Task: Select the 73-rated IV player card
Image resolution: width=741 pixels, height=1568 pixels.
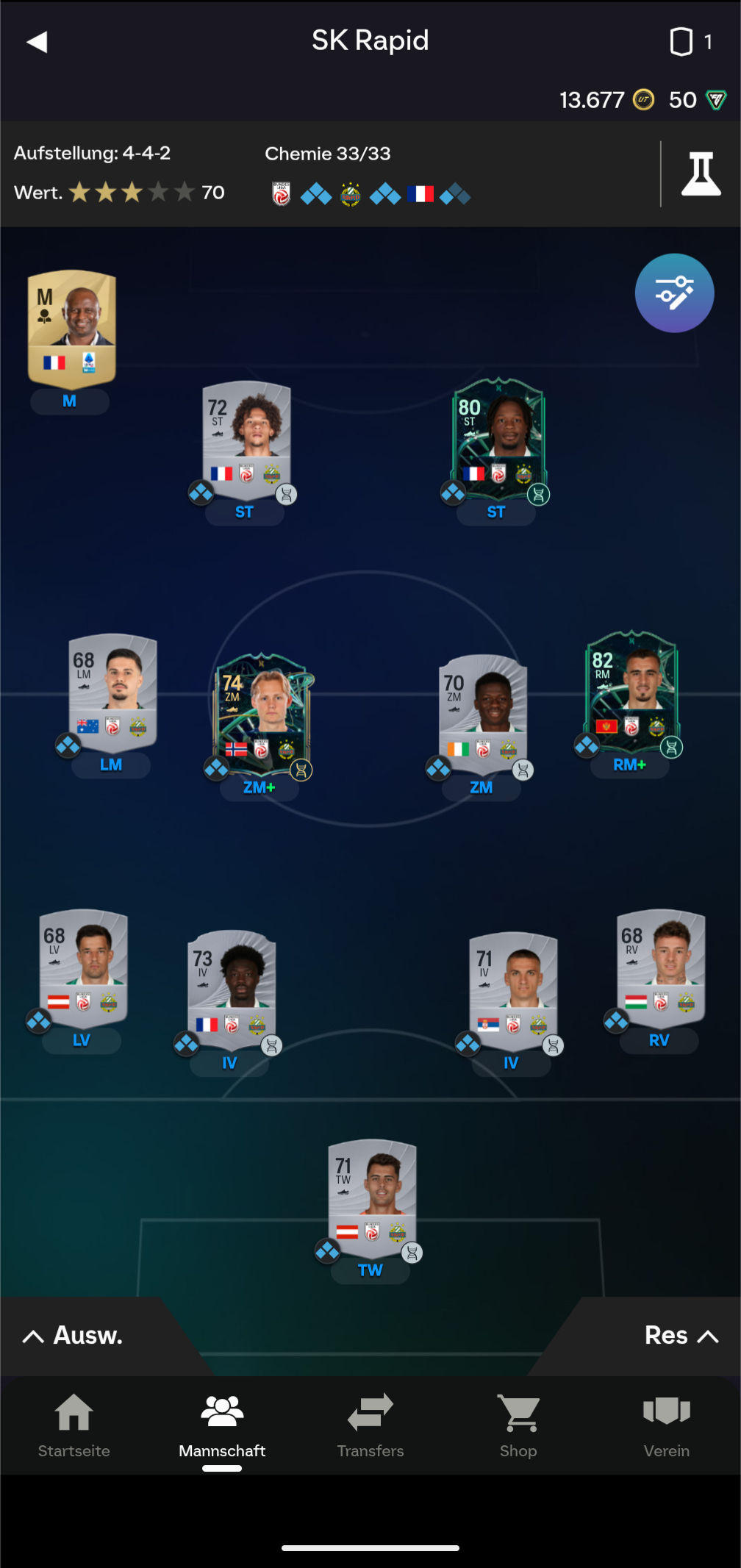Action: point(232,986)
